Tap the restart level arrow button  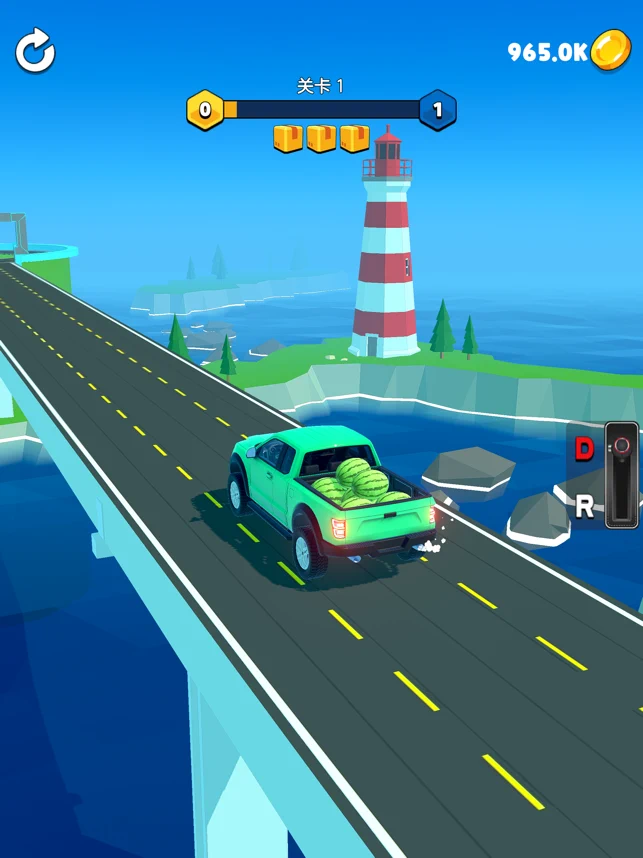35,52
